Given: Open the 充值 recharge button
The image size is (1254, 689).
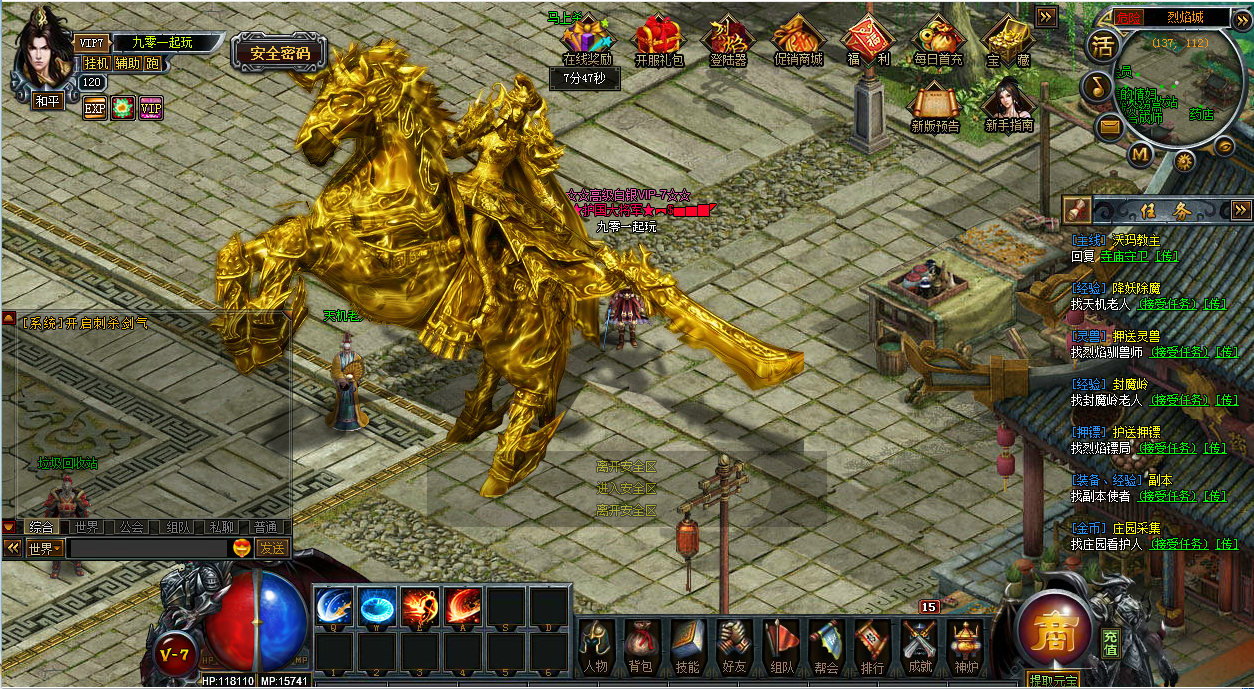Looking at the screenshot, I should [x=1111, y=643].
